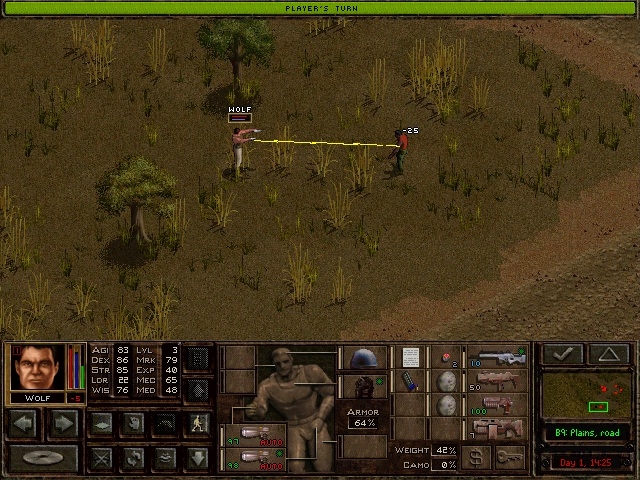Activate the hand action button
640x480 pixels.
click(133, 423)
